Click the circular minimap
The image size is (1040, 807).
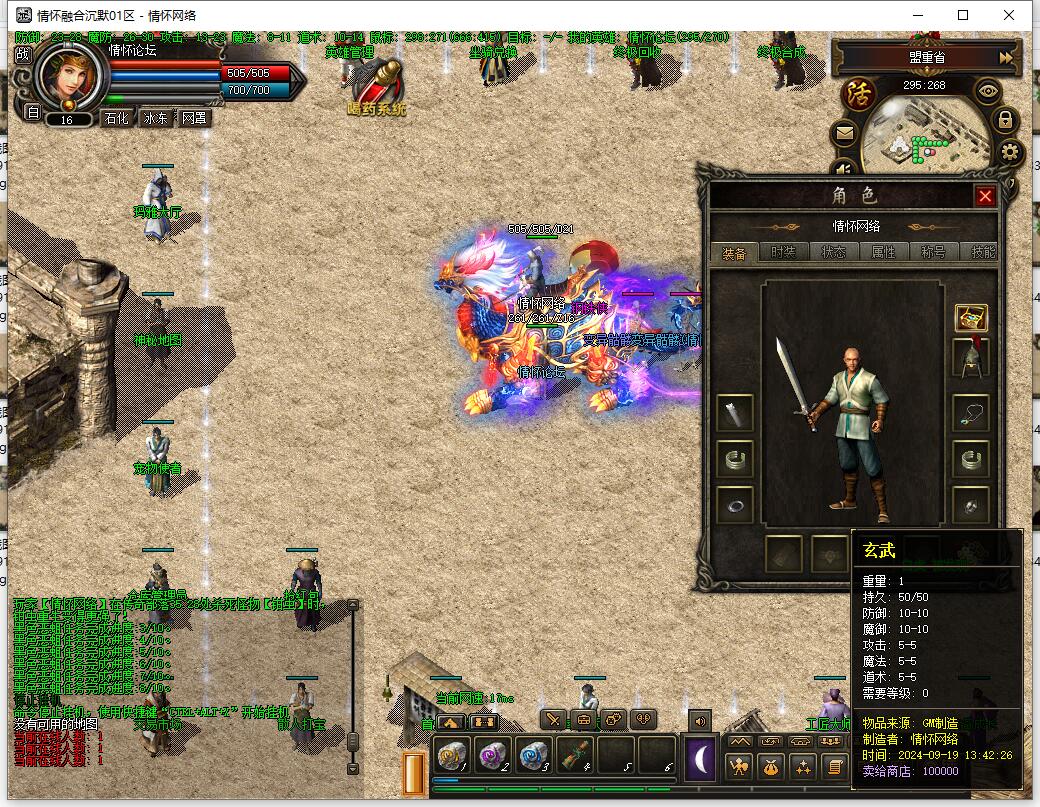pyautogui.click(x=920, y=140)
